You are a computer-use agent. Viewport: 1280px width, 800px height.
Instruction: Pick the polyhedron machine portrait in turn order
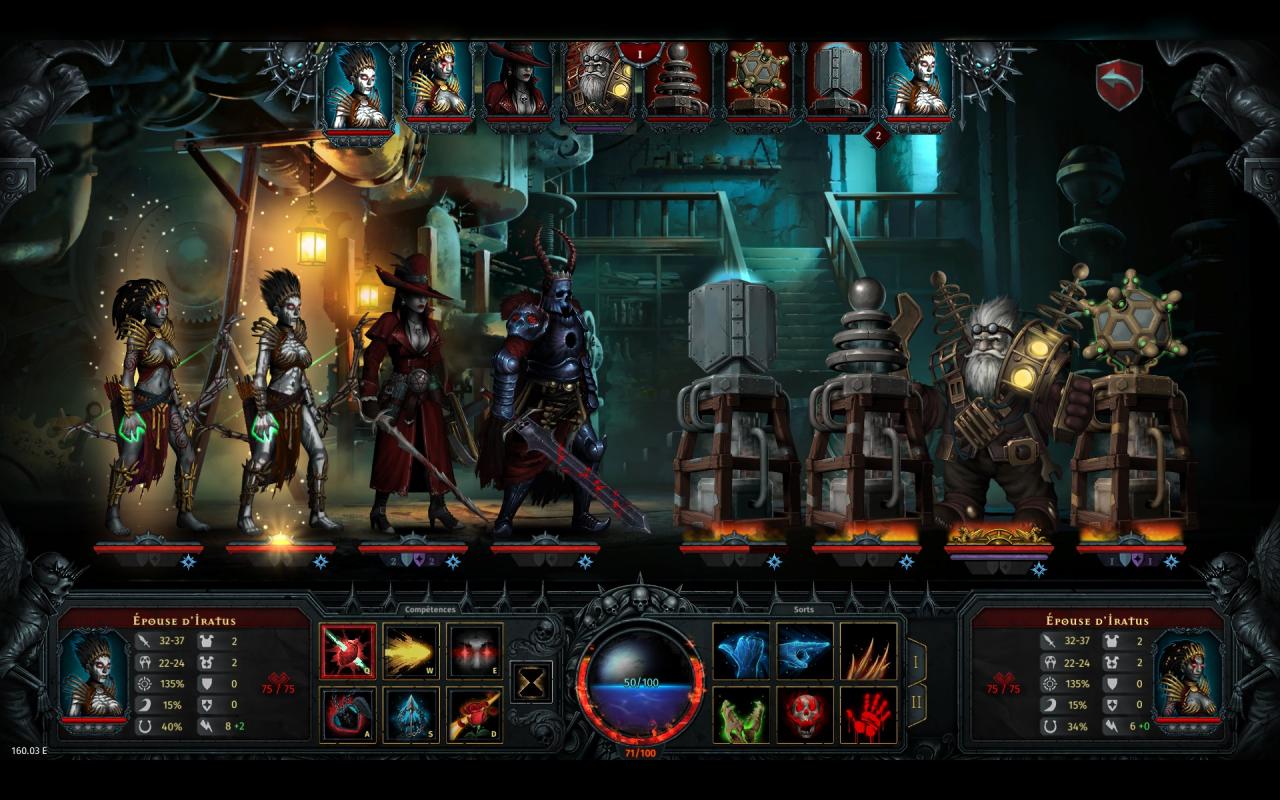(x=758, y=82)
